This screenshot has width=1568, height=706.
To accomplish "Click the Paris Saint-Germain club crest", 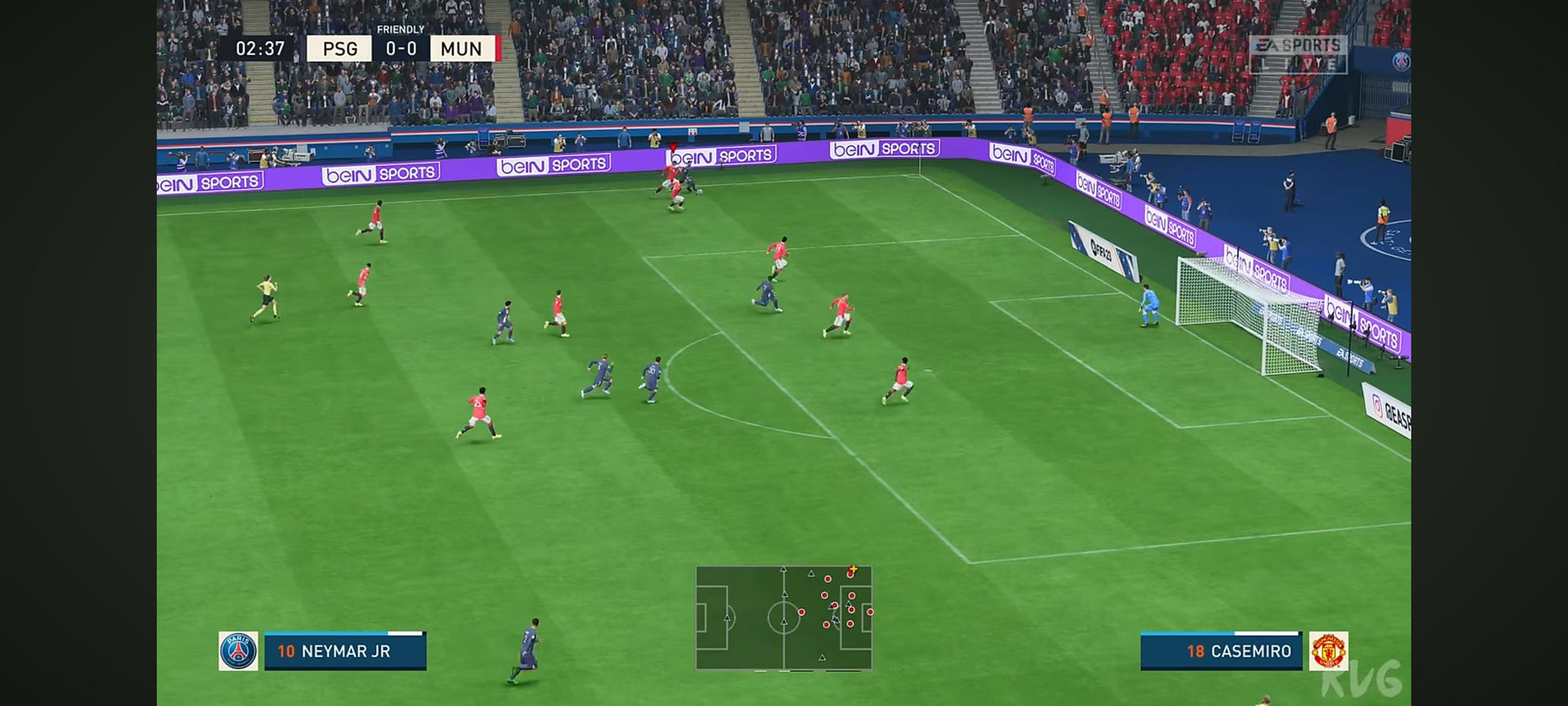I will click(x=239, y=651).
